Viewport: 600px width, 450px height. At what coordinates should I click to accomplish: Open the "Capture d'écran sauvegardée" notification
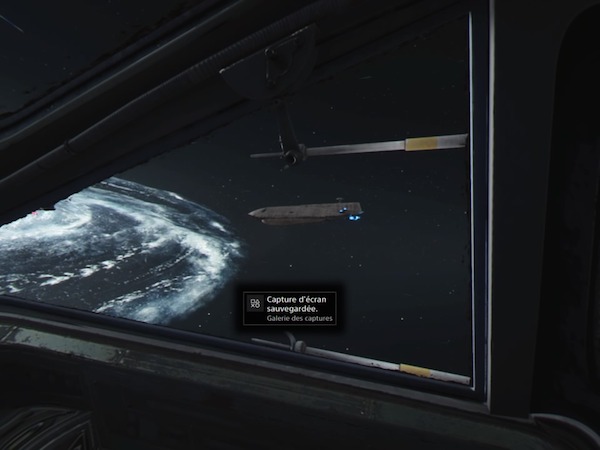pos(290,307)
